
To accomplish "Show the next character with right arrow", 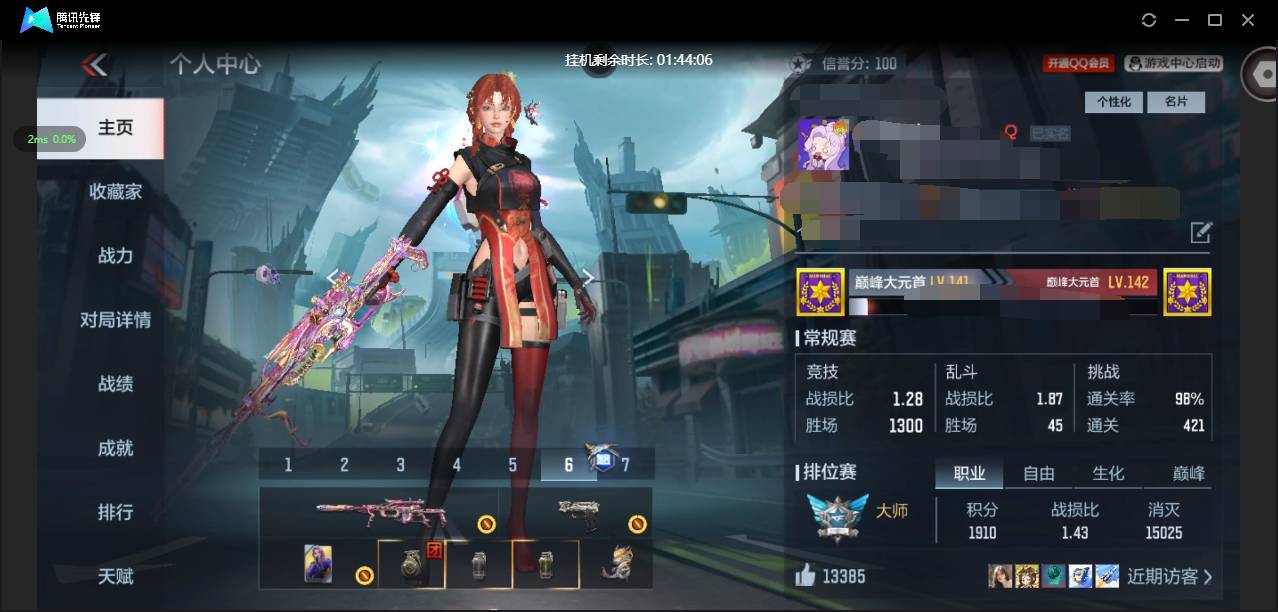I will click(x=589, y=278).
